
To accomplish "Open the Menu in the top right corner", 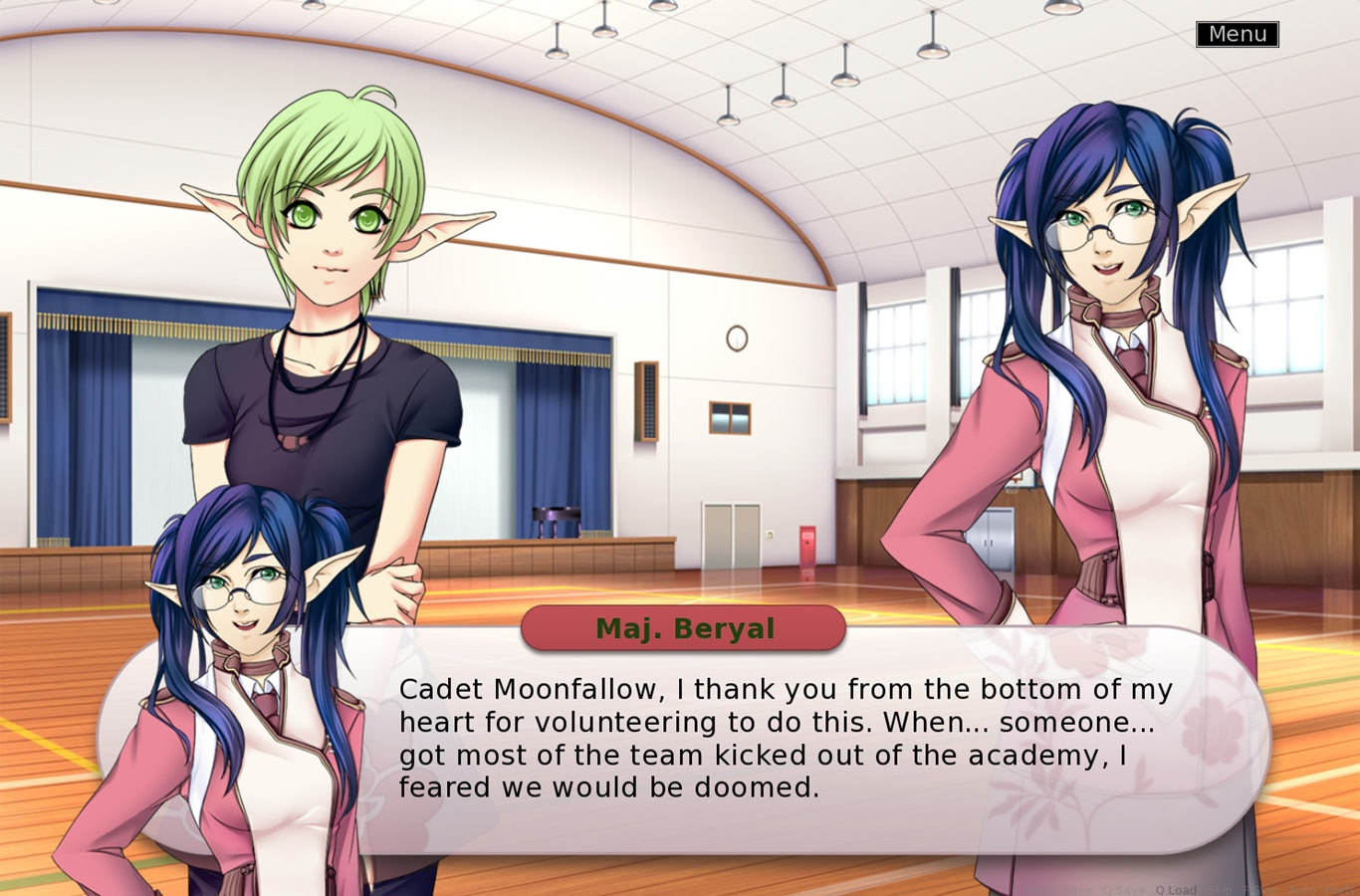I will 1238,33.
